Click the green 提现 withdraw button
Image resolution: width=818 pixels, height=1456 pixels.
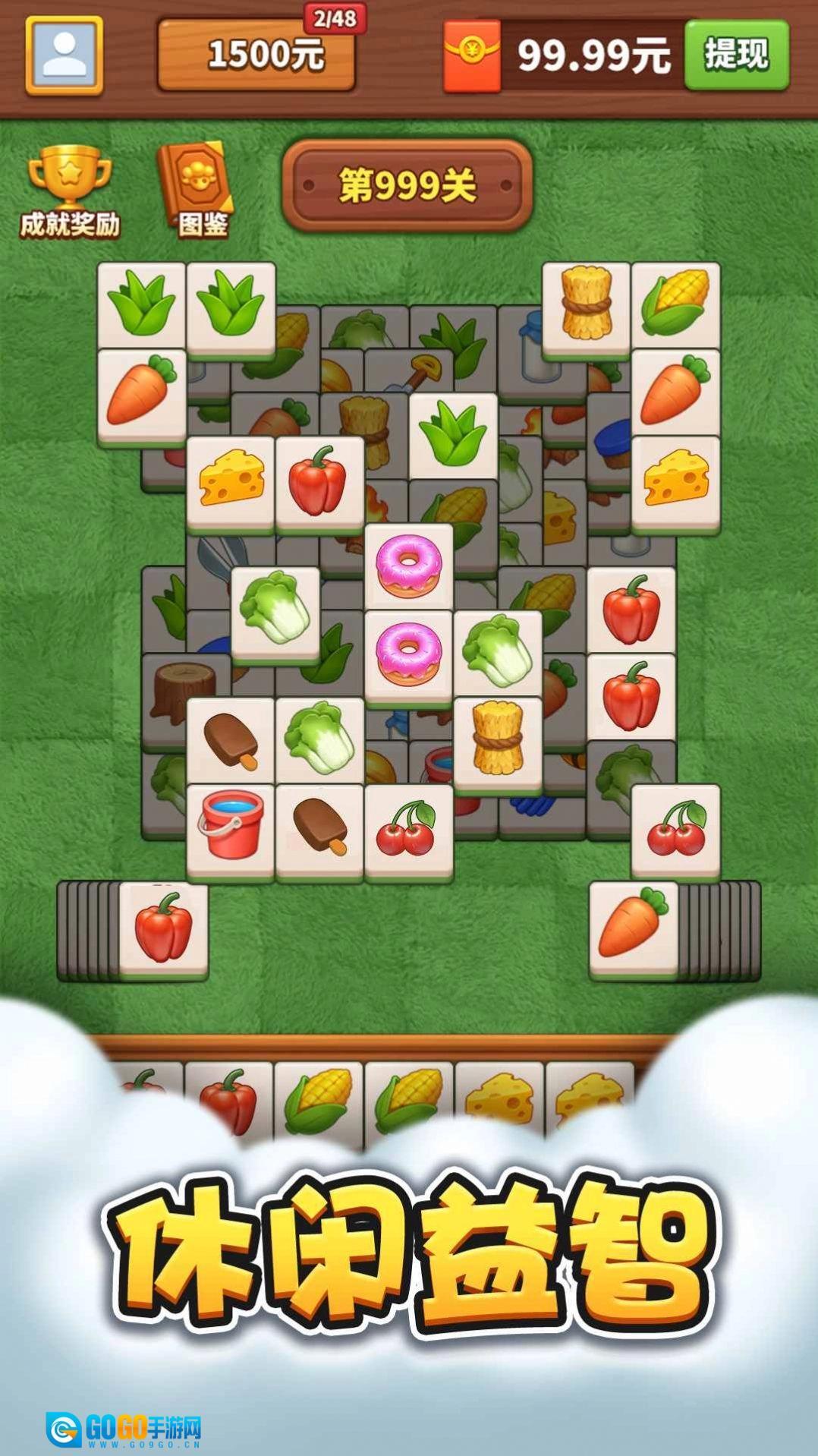736,55
